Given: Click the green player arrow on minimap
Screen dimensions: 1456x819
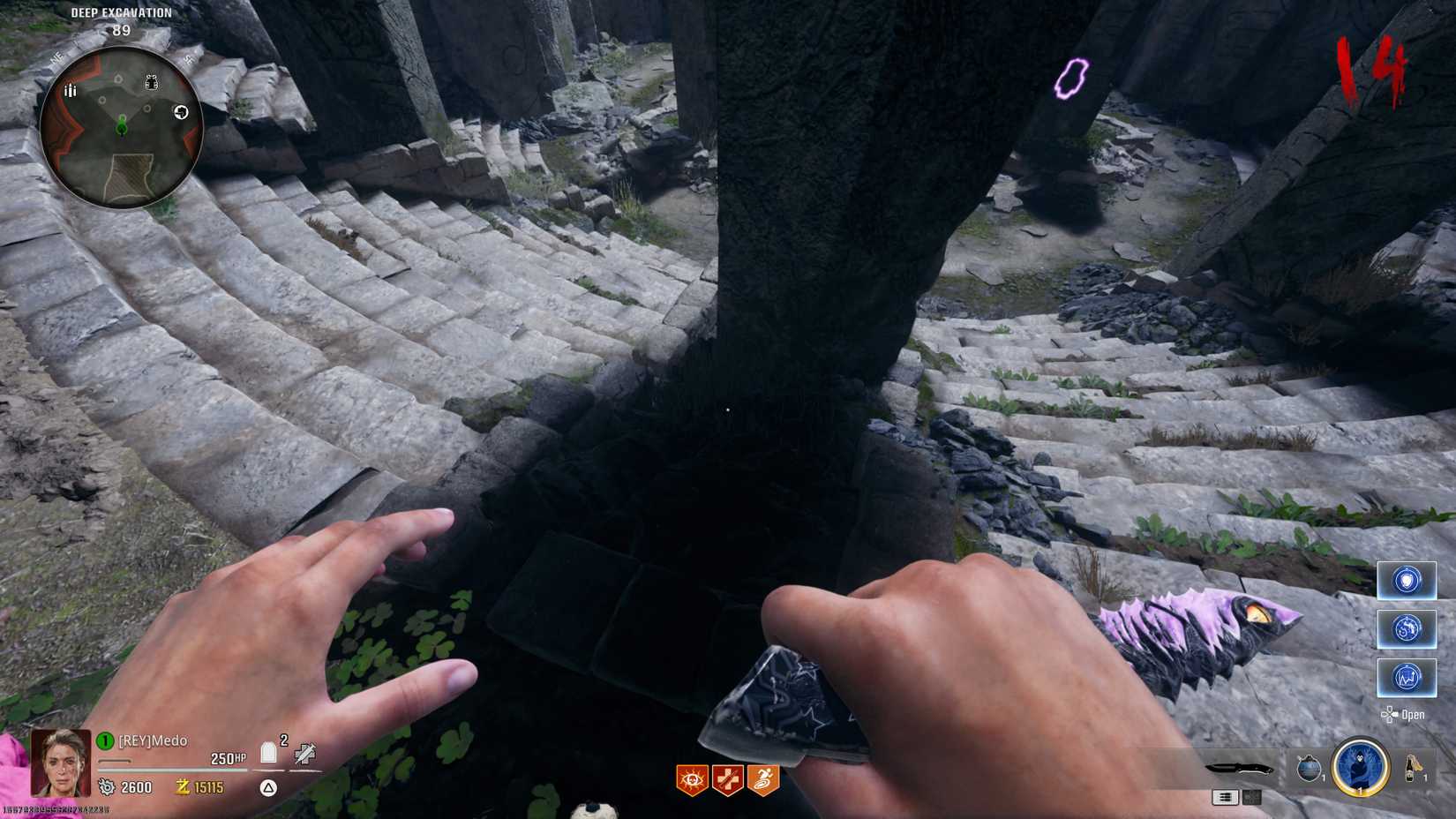Looking at the screenshot, I should click(122, 126).
